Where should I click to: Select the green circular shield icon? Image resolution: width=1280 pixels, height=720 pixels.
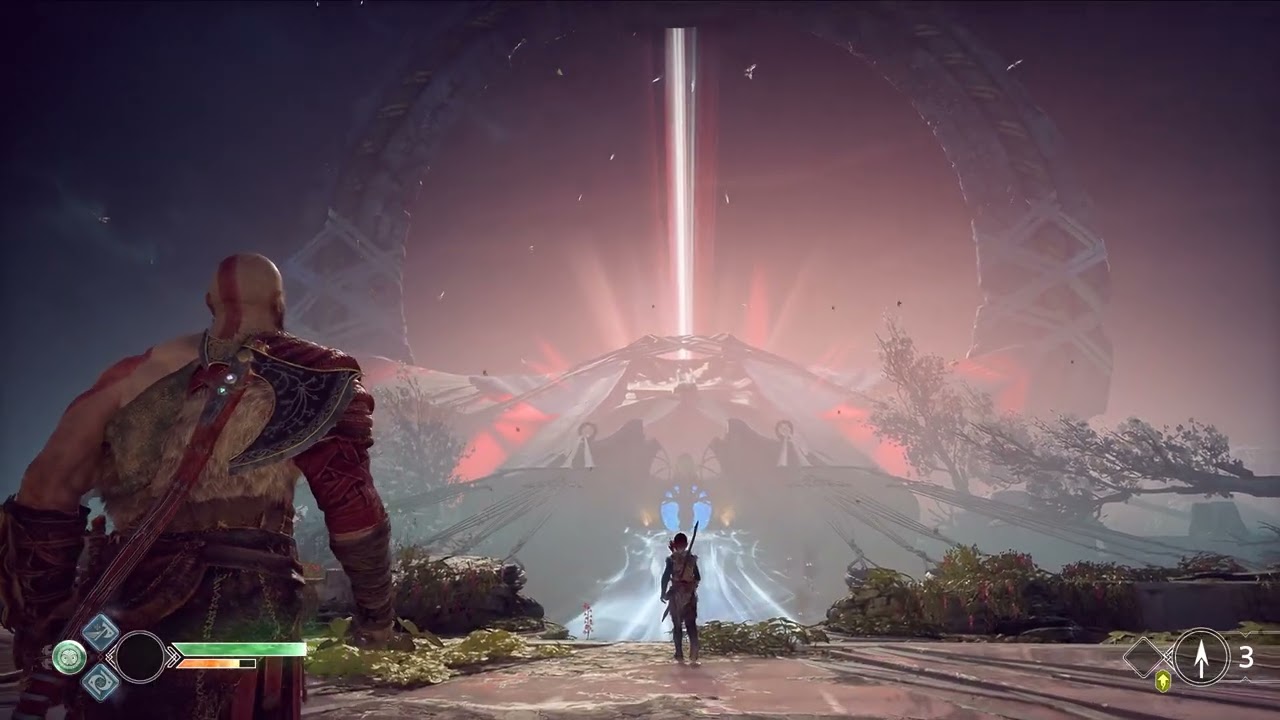click(69, 657)
